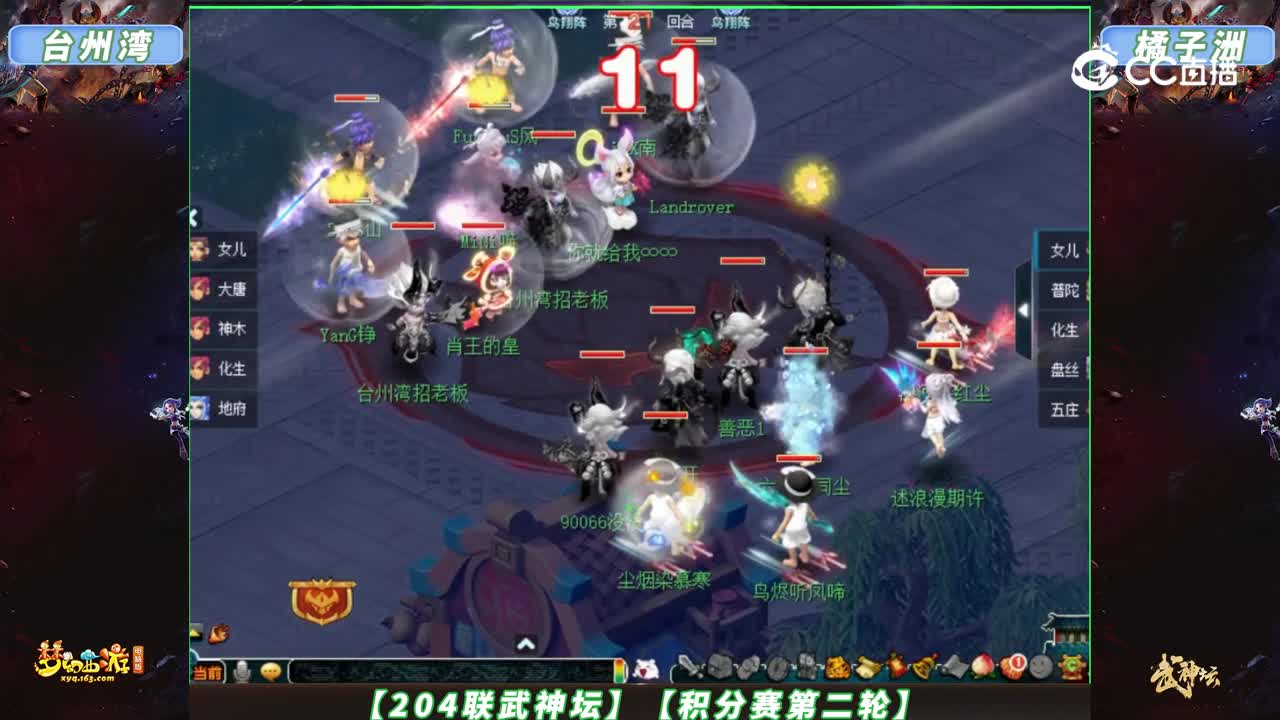Open the emoji smiley icon next to chat
The image size is (1280, 720).
pos(270,671)
